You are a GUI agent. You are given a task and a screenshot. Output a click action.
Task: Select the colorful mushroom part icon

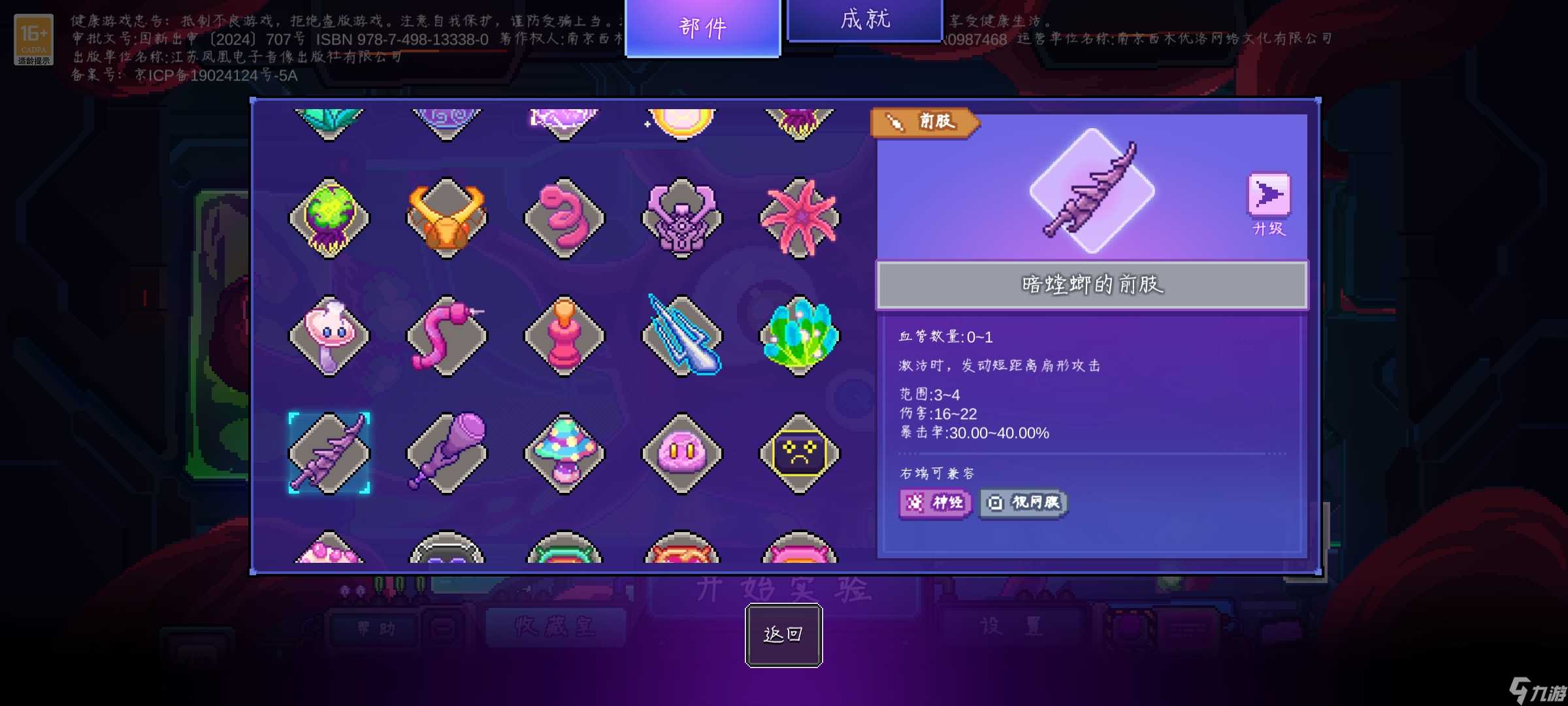point(565,453)
